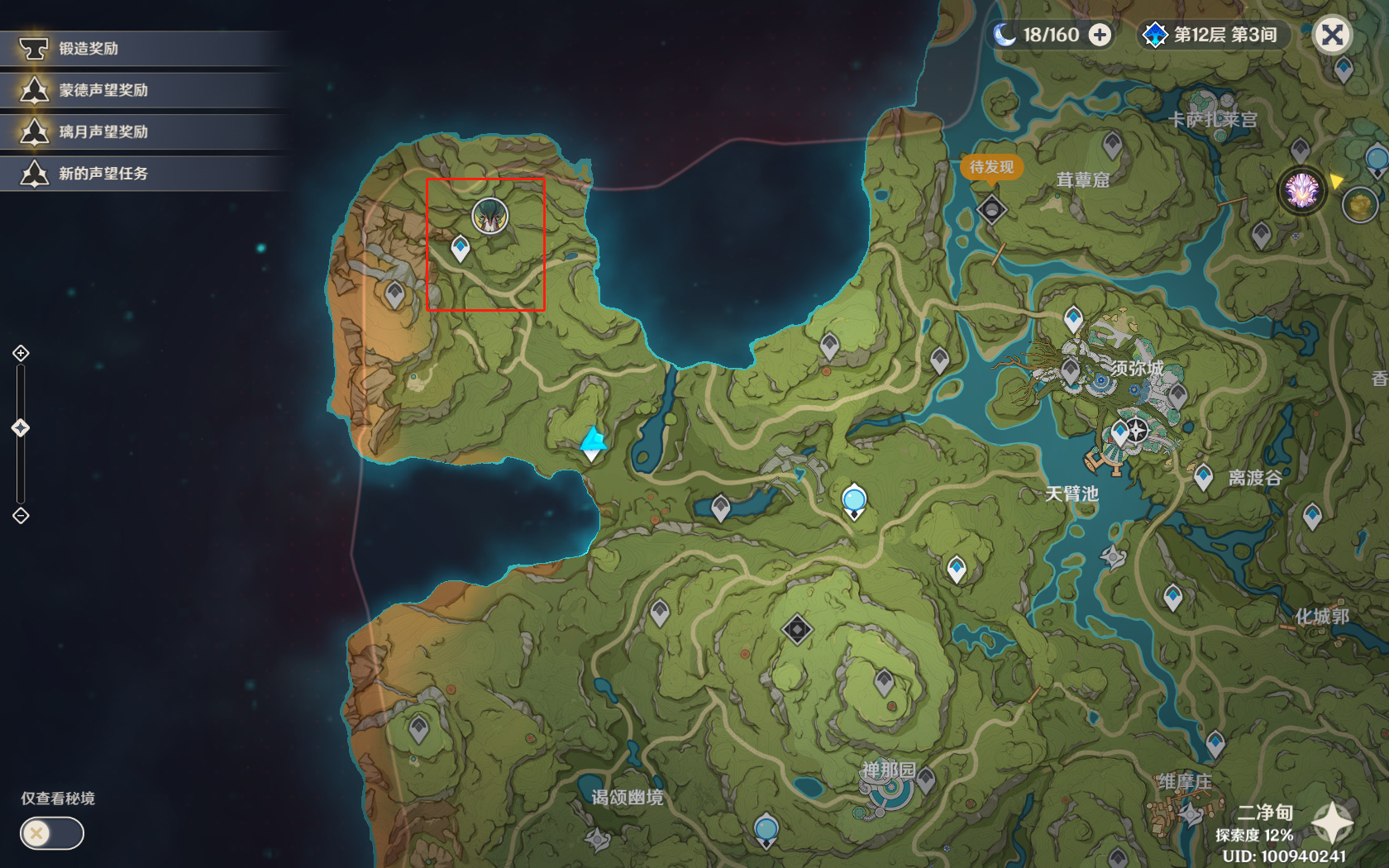The height and width of the screenshot is (868, 1389).
Task: Click the map zoom slider handle
Action: click(21, 427)
